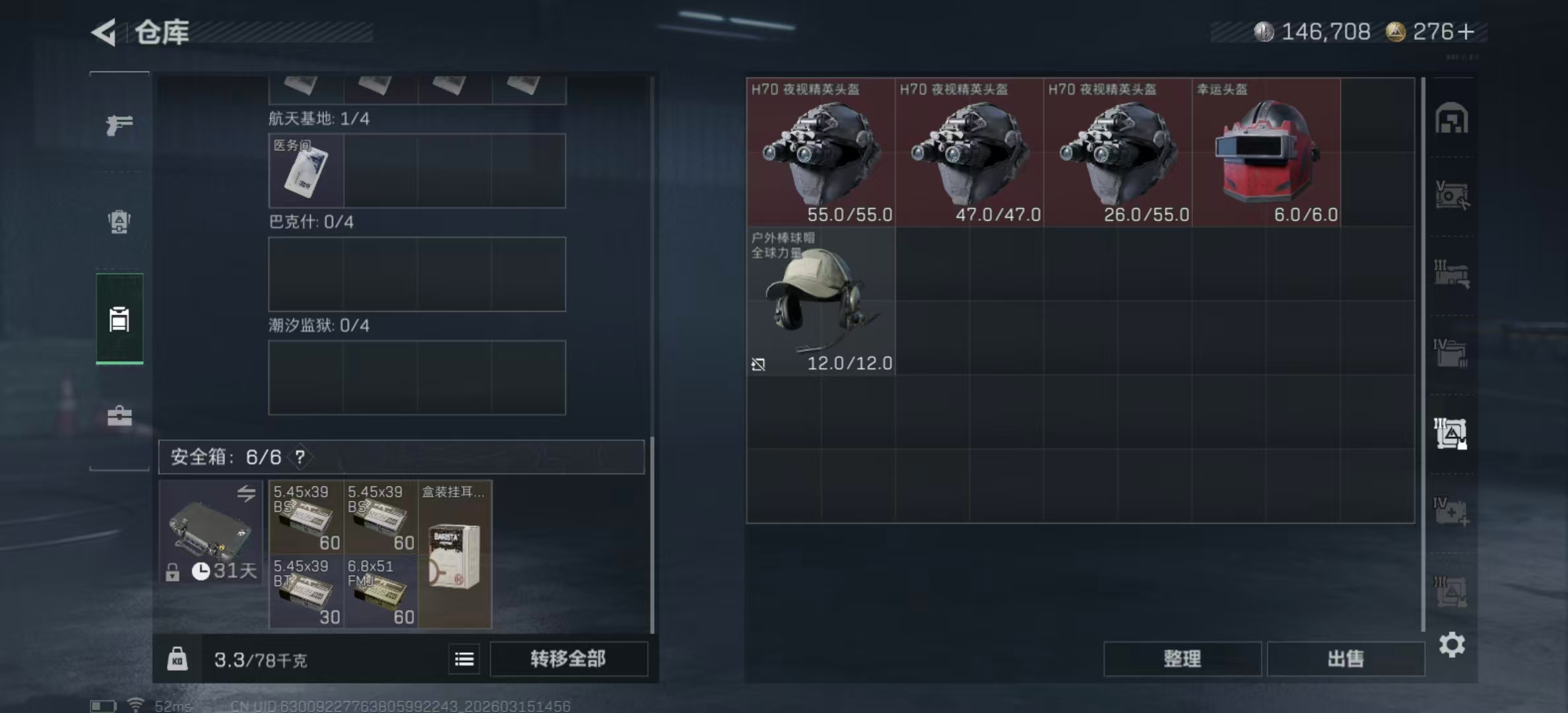The width and height of the screenshot is (1568, 713).
Task: Transfer everything with 转移全部
Action: [568, 659]
